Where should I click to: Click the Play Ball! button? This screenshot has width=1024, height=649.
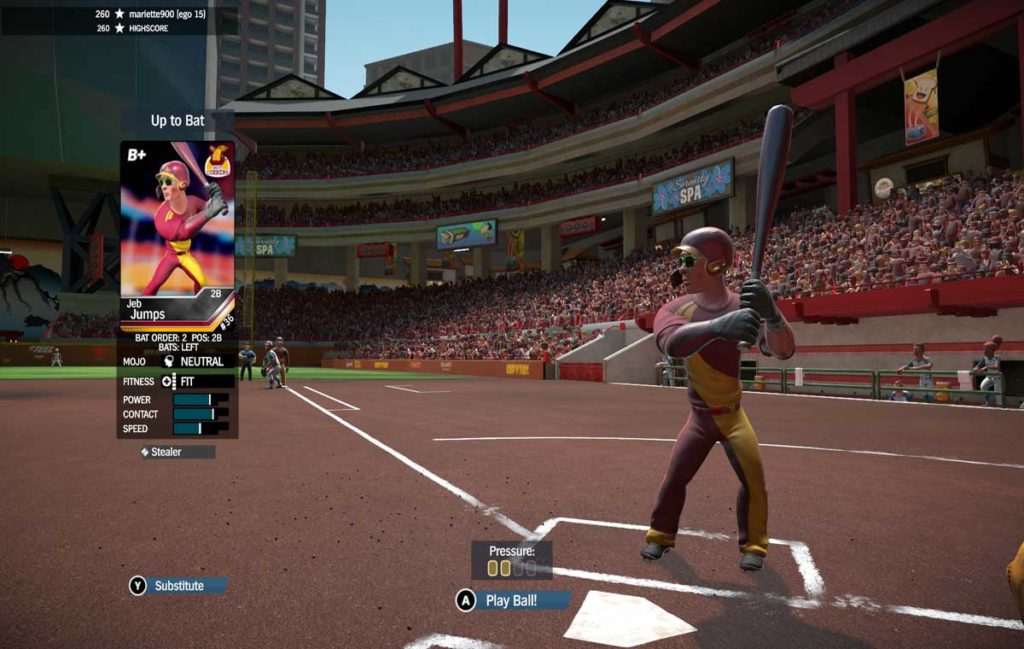[512, 600]
